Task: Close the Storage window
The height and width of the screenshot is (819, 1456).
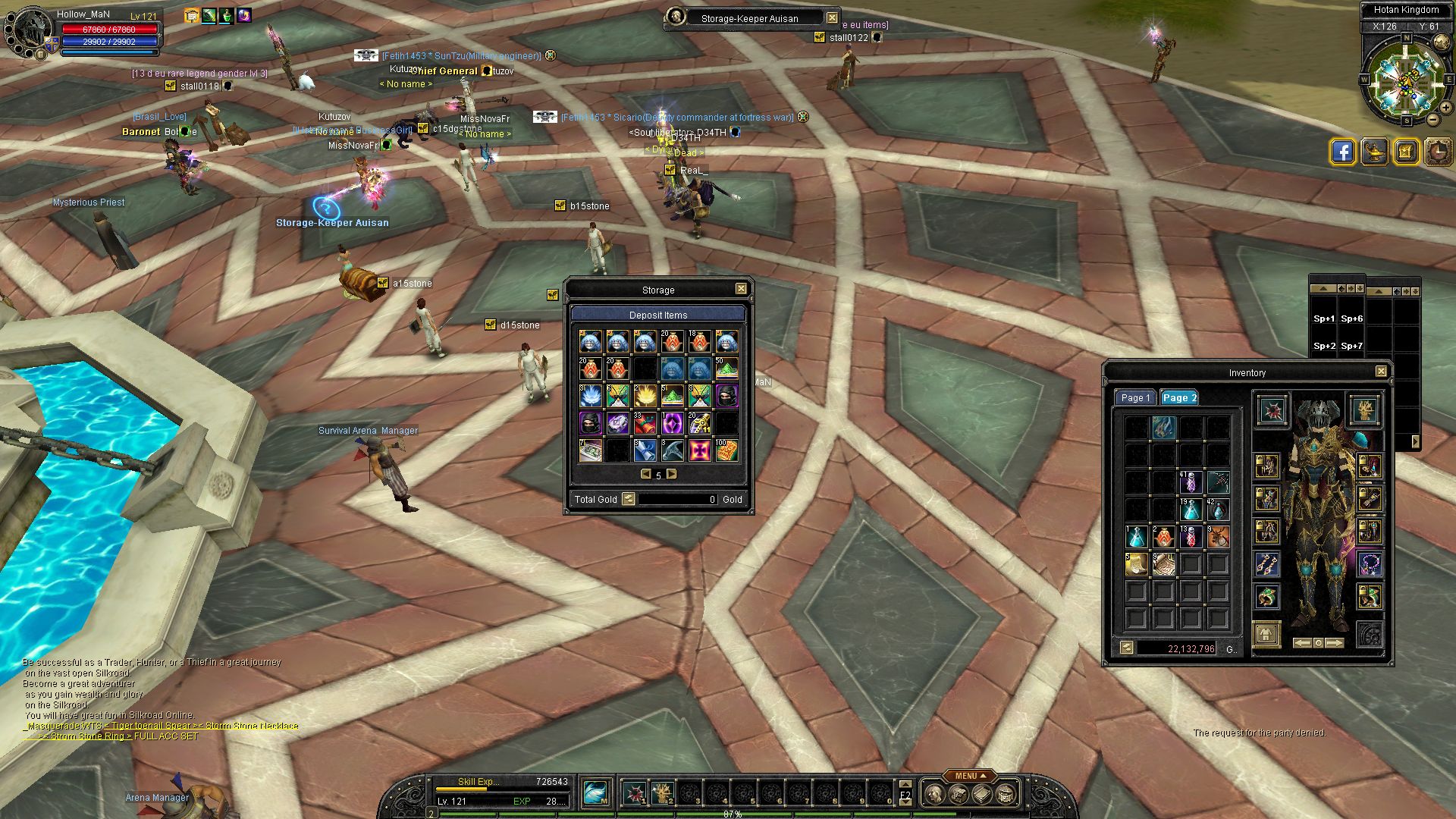Action: pos(741,289)
